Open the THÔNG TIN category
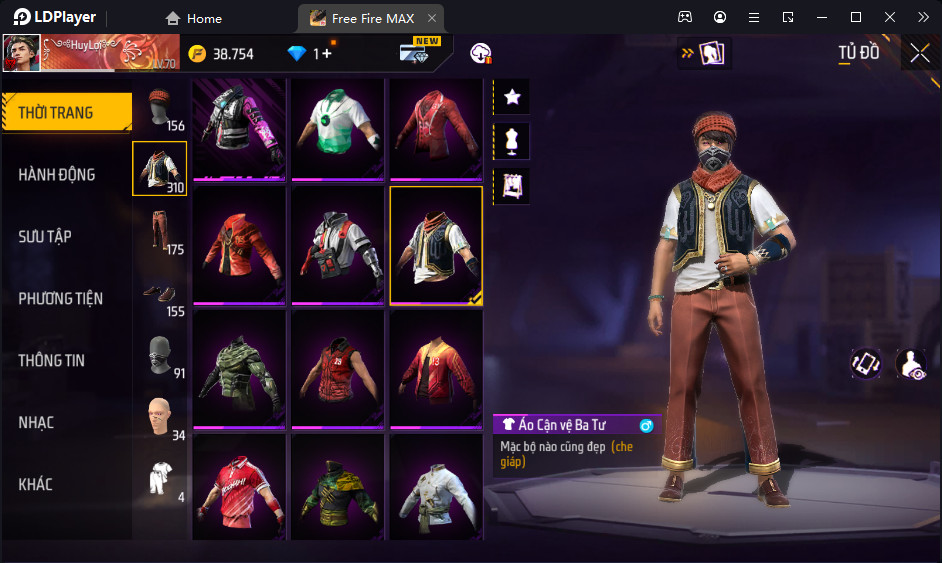 tap(51, 361)
